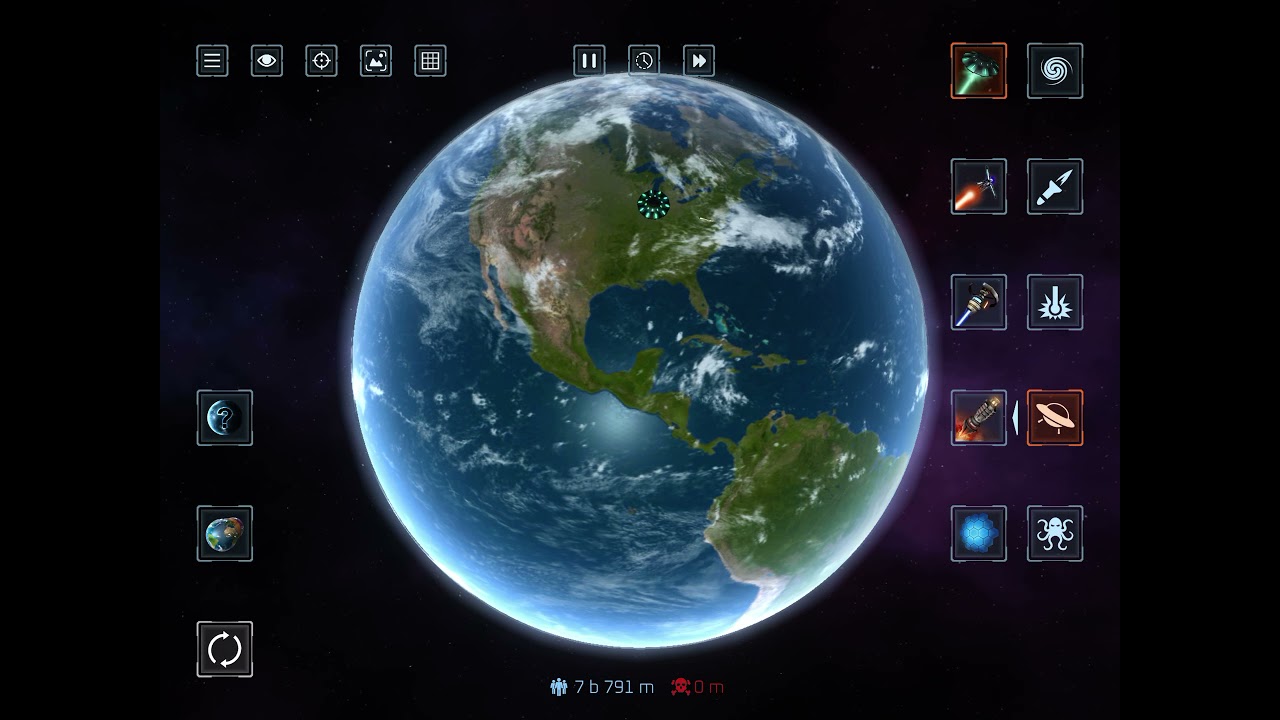Select the UFO abduction beam weapon
1280x720 pixels.
[979, 71]
